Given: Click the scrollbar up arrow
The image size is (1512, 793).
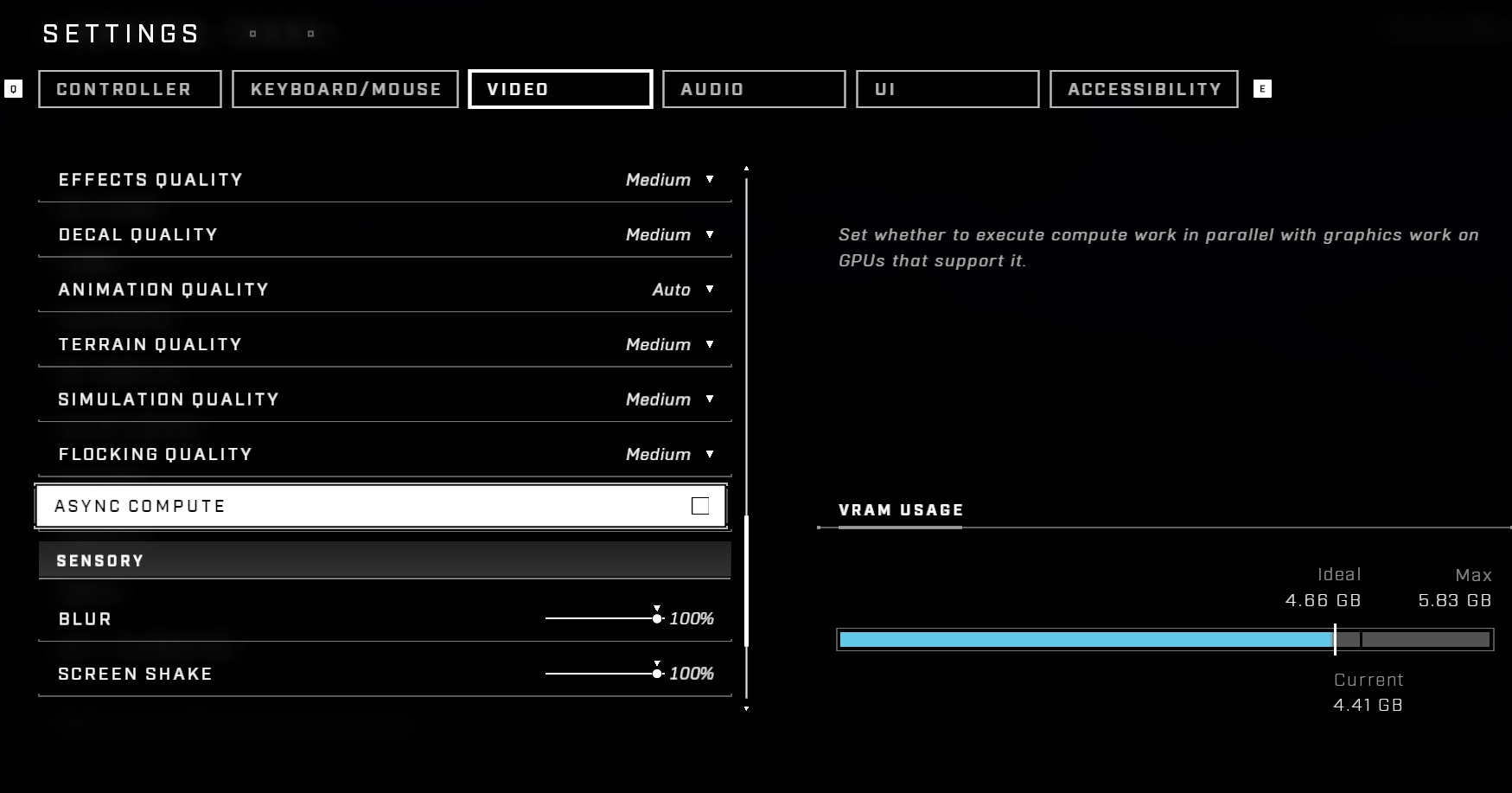Looking at the screenshot, I should (x=747, y=169).
